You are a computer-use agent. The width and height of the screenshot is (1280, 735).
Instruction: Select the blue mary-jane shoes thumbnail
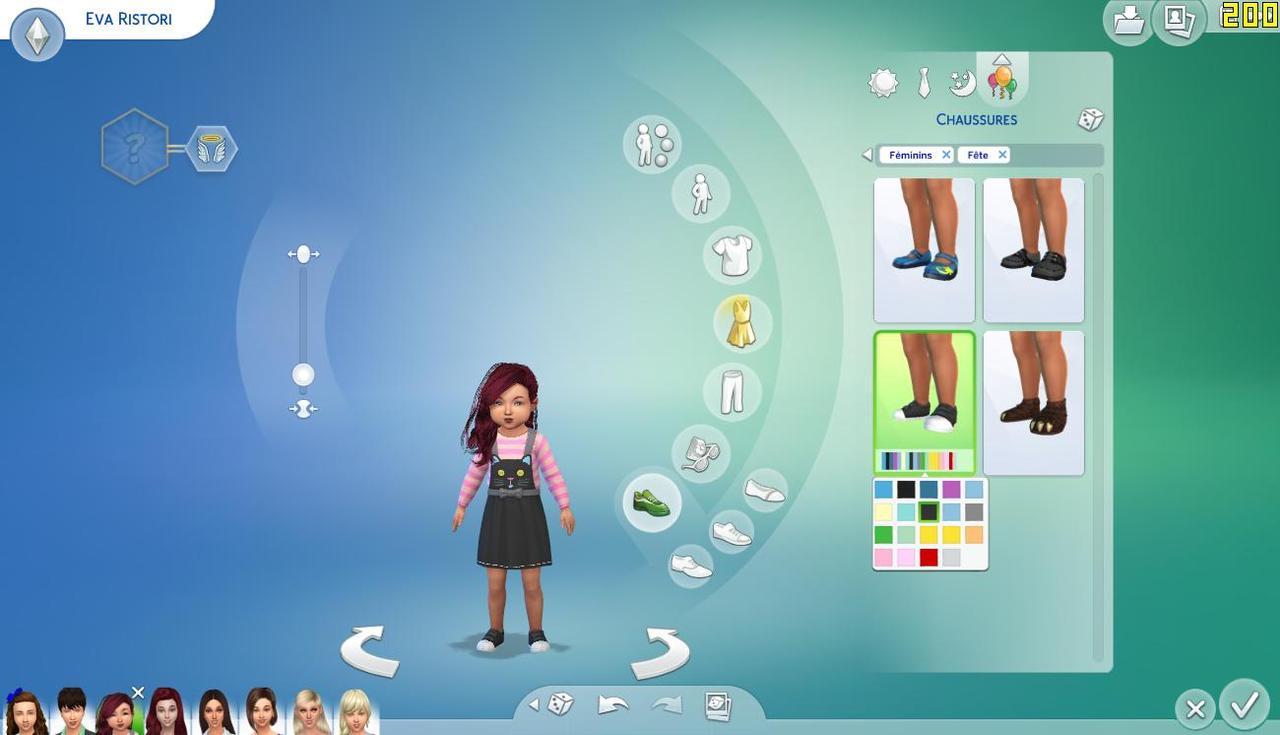point(924,250)
